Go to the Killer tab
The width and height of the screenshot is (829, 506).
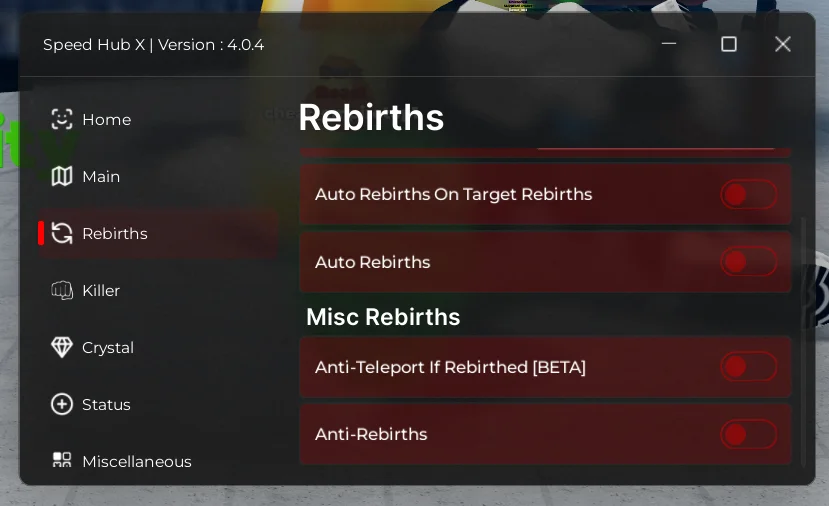[100, 291]
